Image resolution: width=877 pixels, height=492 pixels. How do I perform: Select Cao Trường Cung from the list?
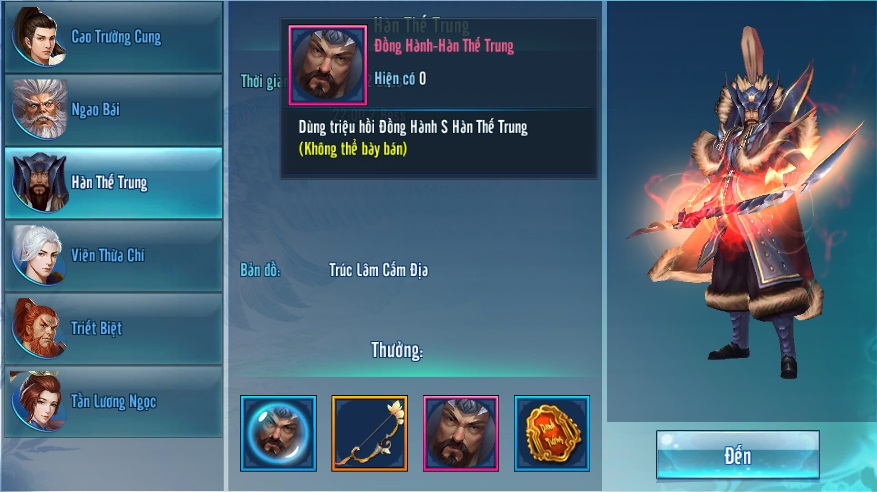[x=113, y=37]
